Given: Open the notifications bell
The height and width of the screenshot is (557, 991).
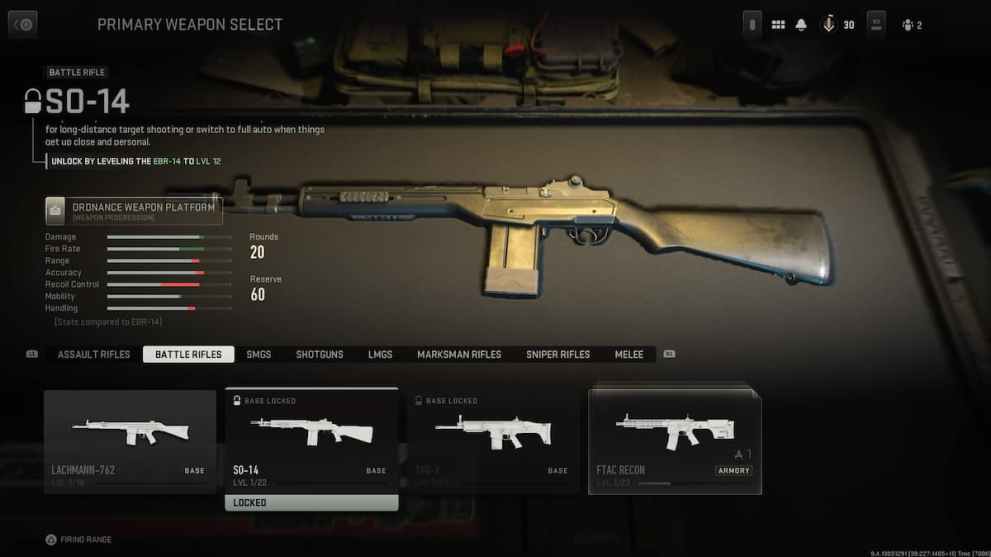Looking at the screenshot, I should (801, 24).
